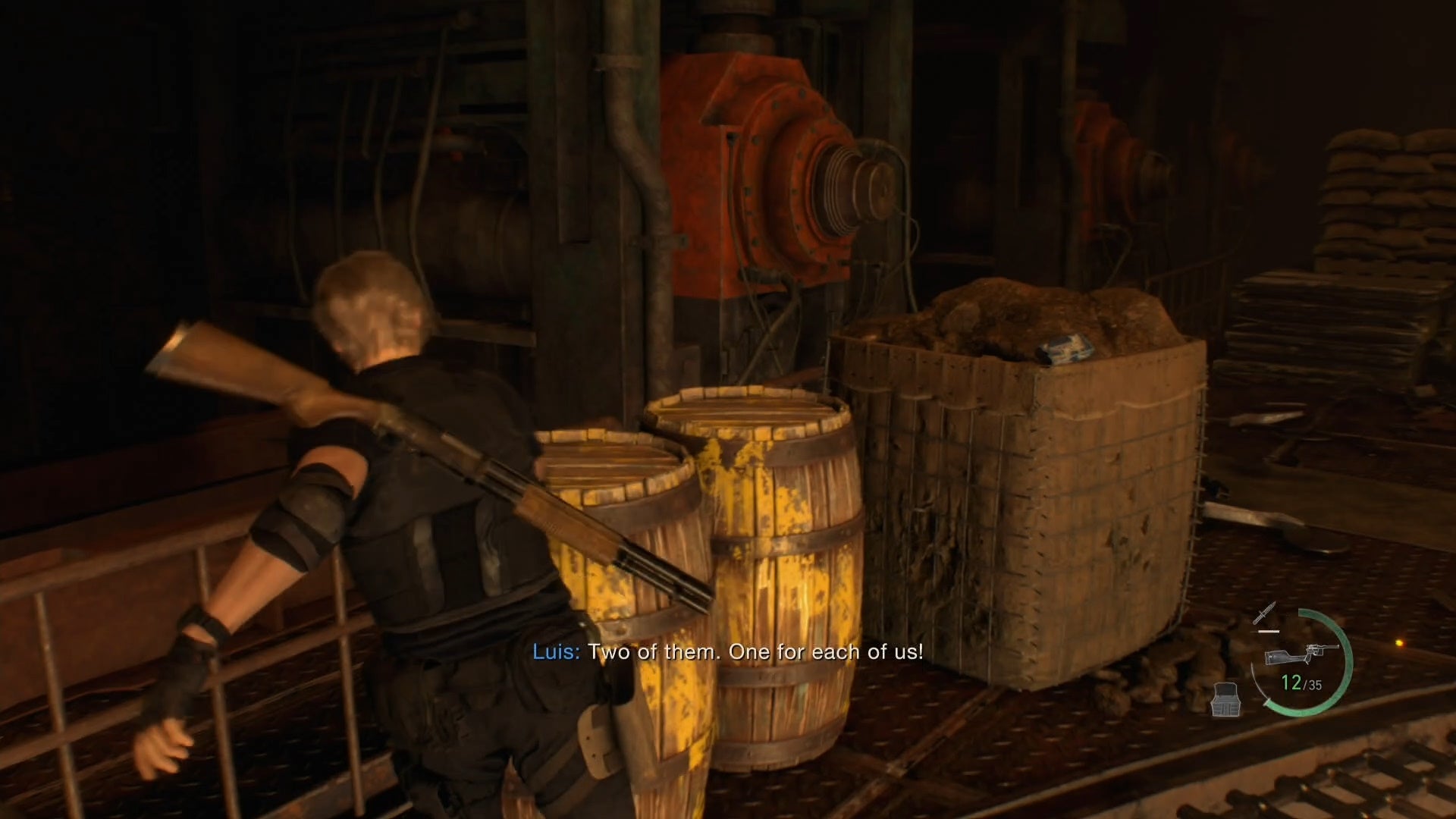Click the knife durability bar under the knife

click(1268, 631)
